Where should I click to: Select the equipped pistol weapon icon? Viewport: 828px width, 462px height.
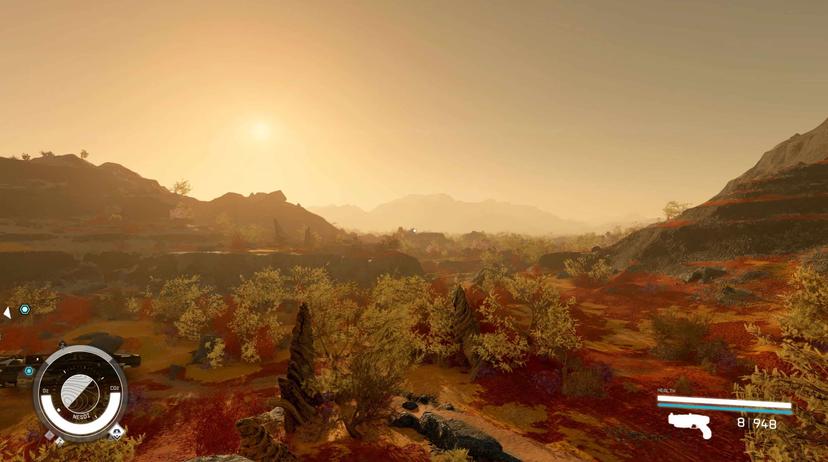tap(690, 424)
